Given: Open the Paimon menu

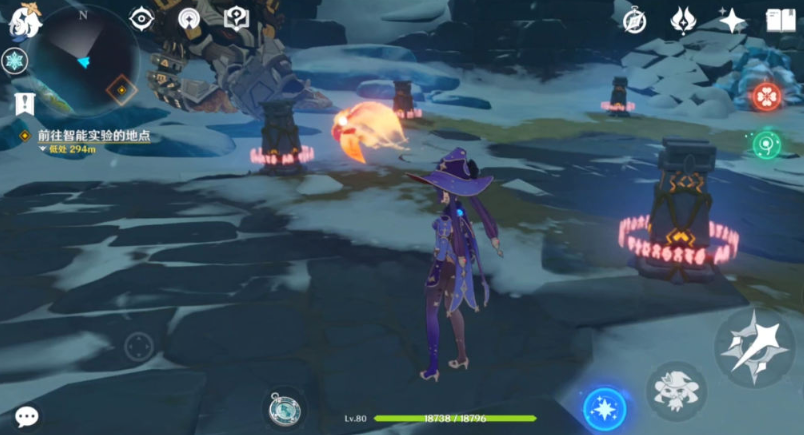Looking at the screenshot, I should [x=25, y=20].
